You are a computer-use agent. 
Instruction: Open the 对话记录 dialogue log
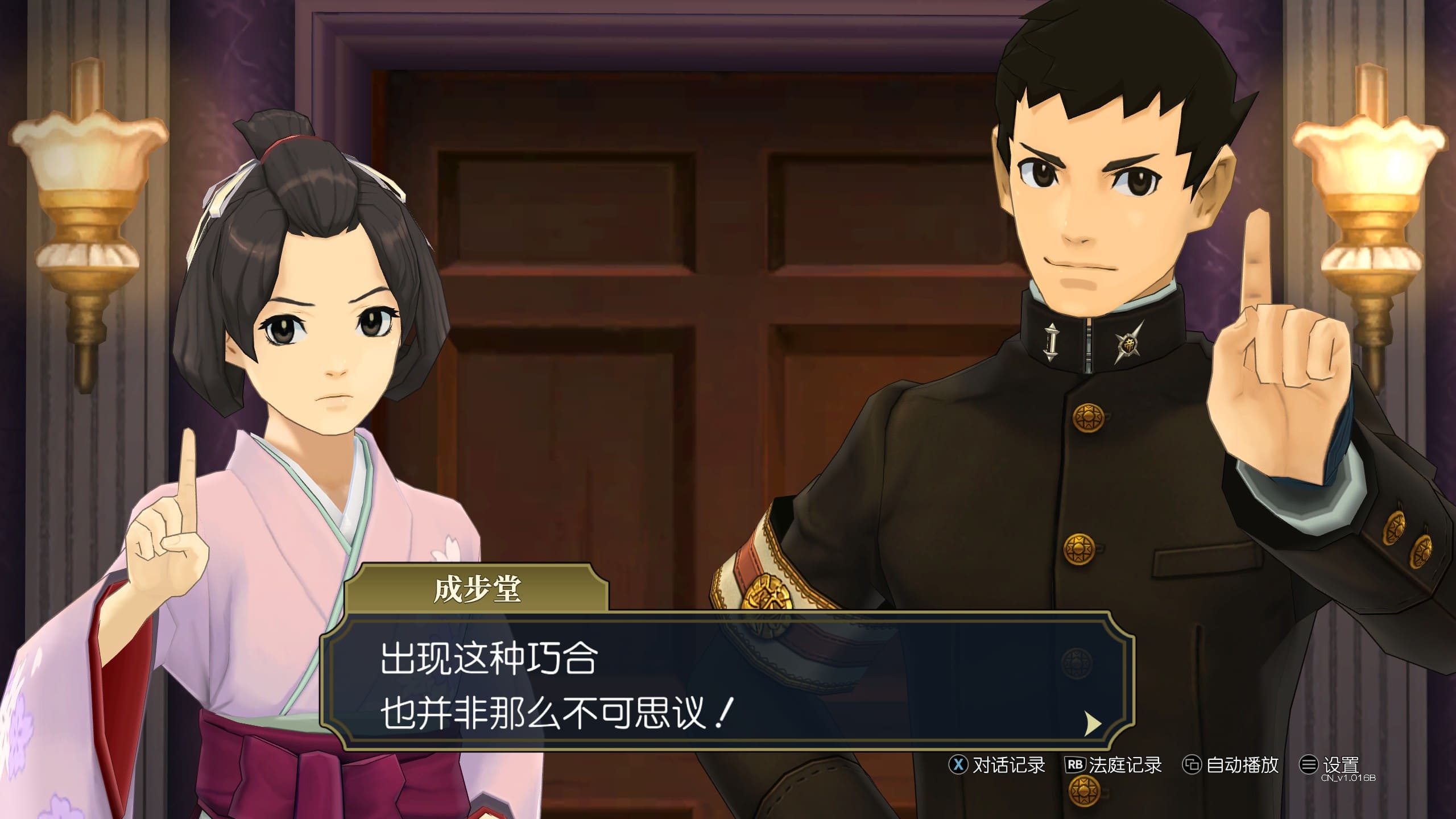click(998, 765)
